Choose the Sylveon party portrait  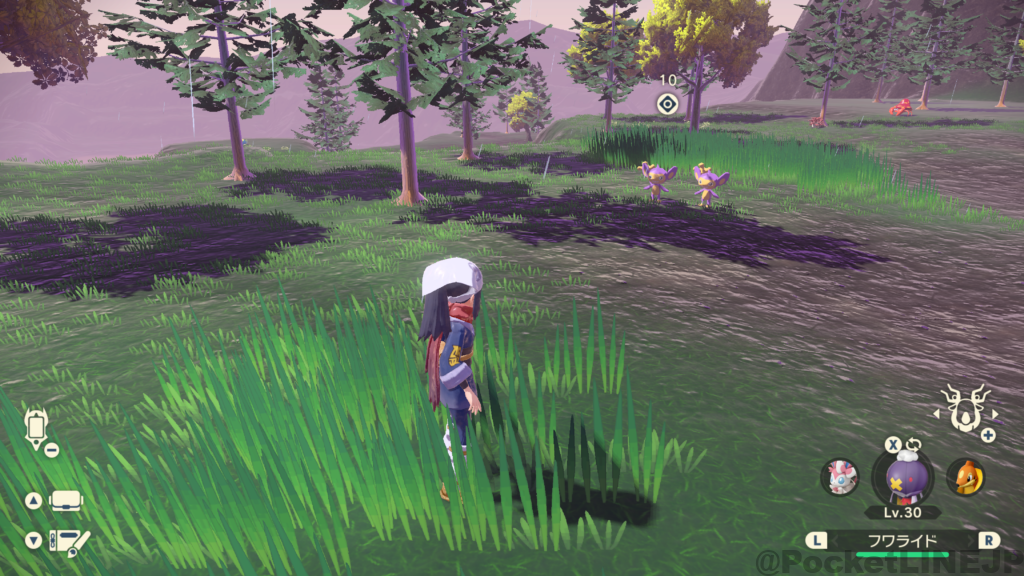pos(839,477)
